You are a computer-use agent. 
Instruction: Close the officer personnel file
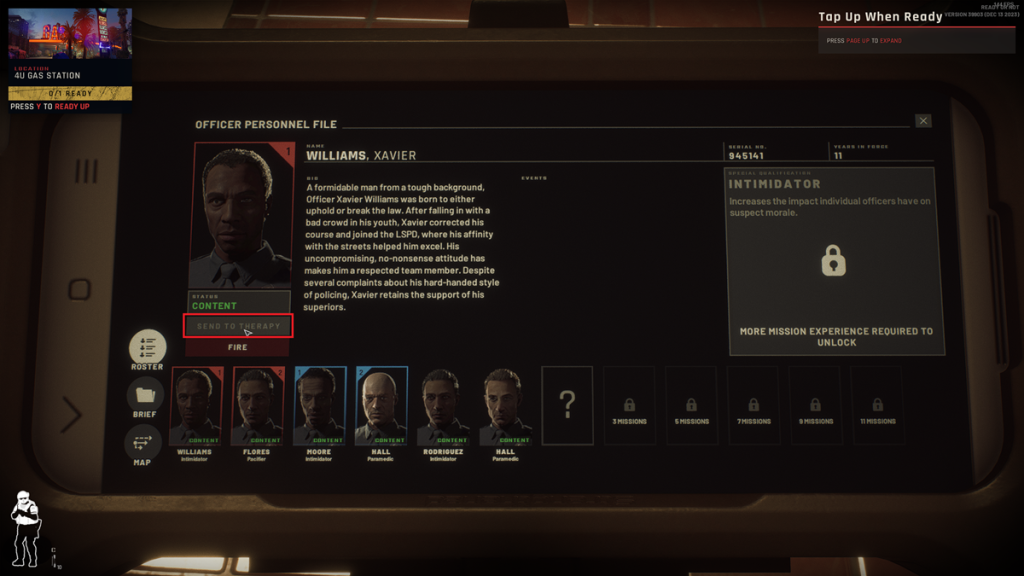tap(923, 121)
